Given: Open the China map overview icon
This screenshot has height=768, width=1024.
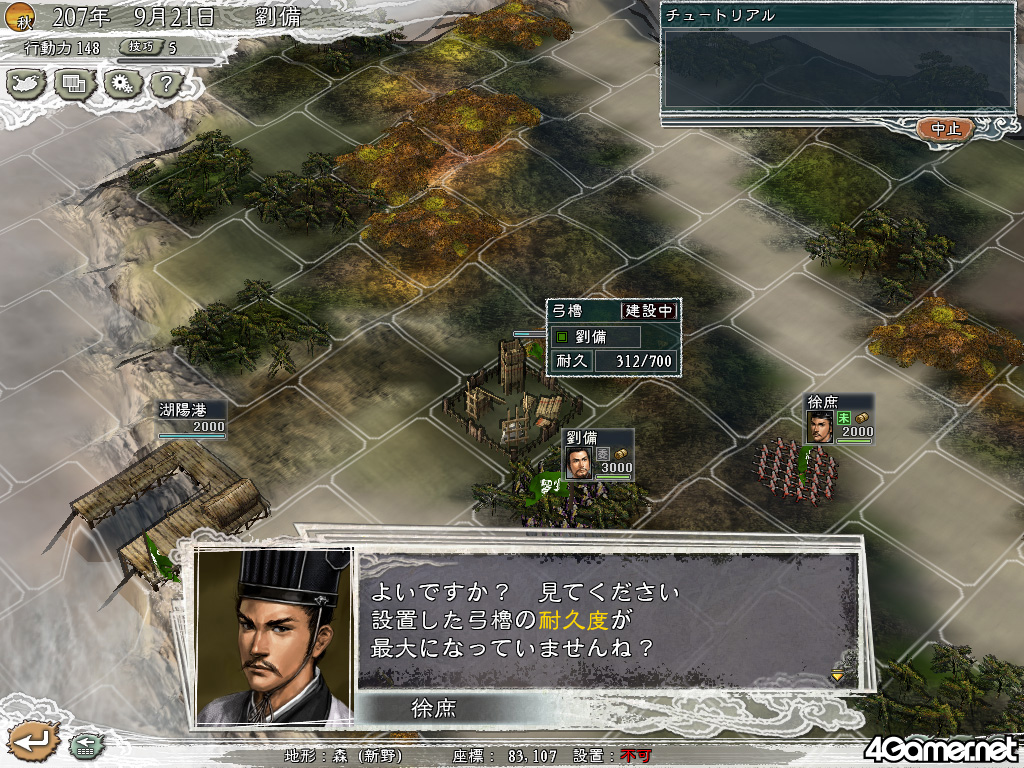Looking at the screenshot, I should click(27, 83).
